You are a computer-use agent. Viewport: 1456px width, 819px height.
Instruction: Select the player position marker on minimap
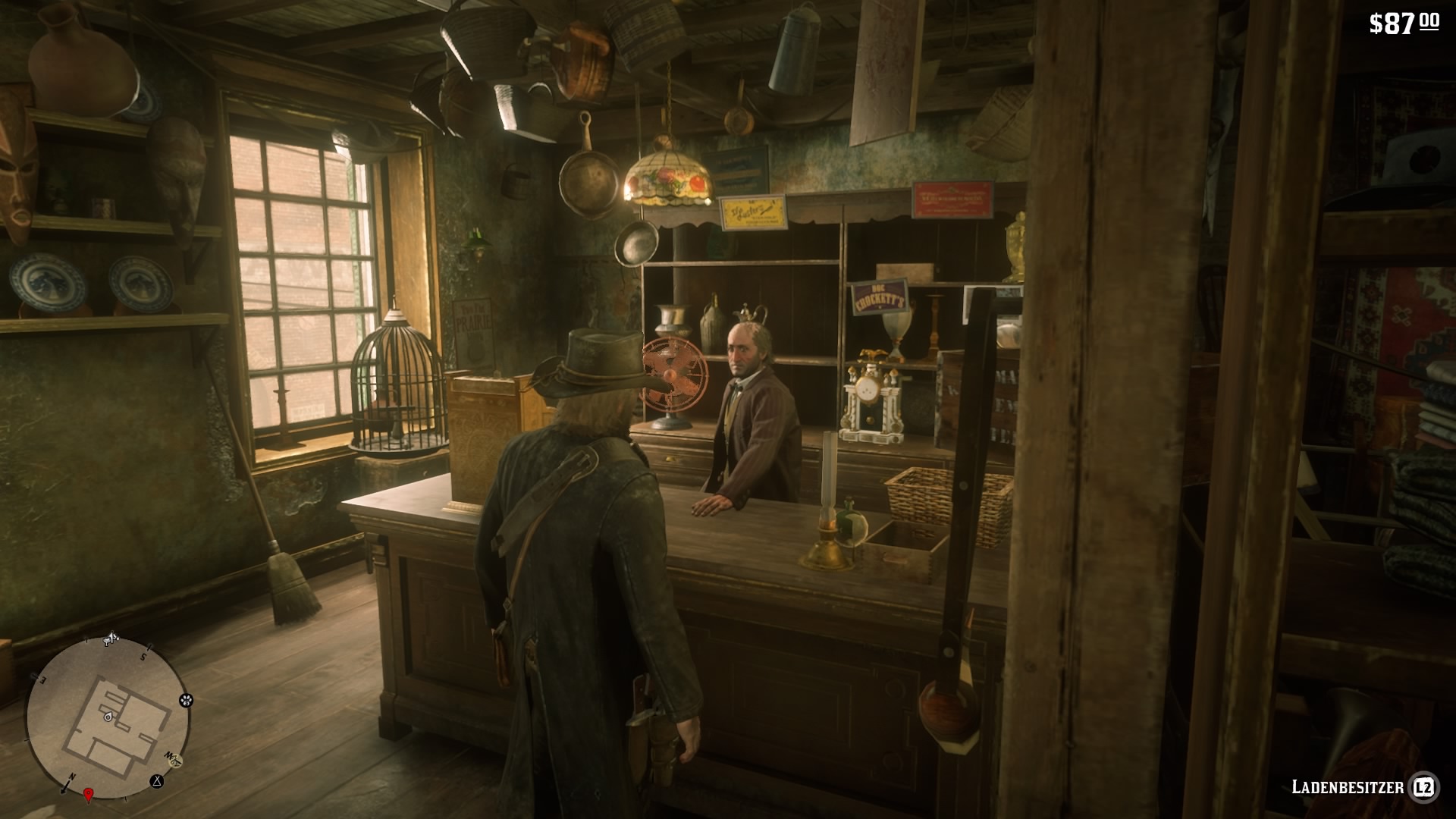pyautogui.click(x=108, y=716)
